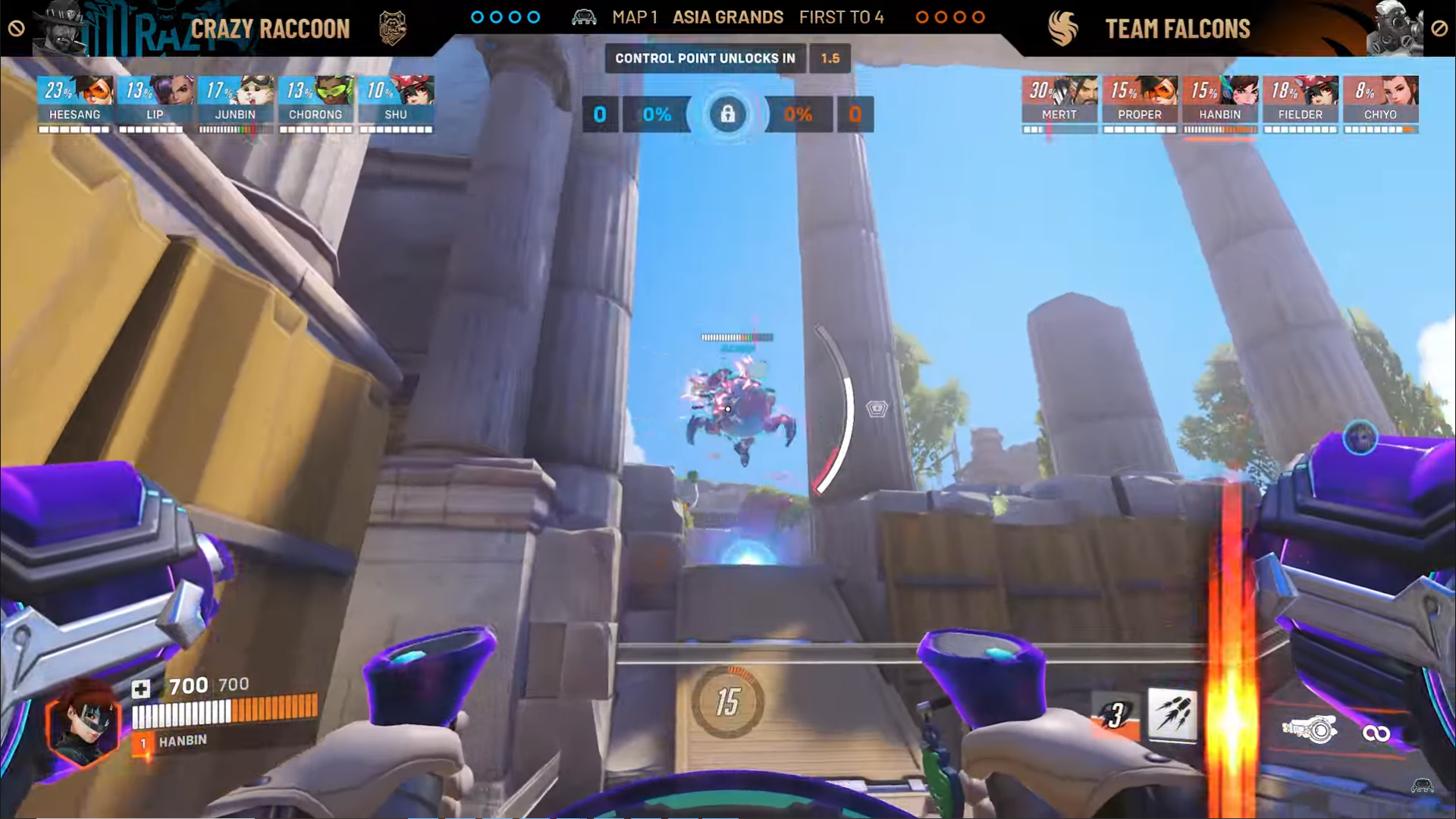This screenshot has height=819, width=1456.
Task: Select the fusion cannon weapon icon
Action: (x=1310, y=730)
